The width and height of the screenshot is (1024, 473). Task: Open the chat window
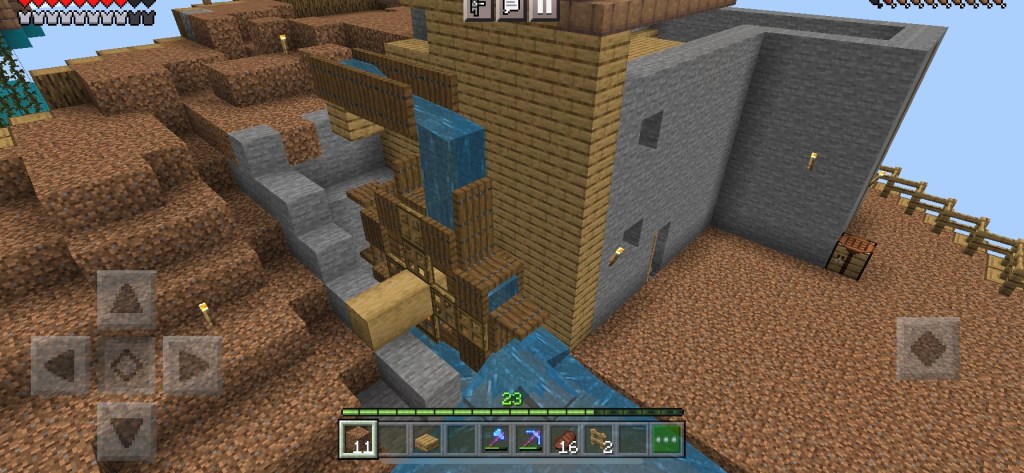tap(510, 8)
